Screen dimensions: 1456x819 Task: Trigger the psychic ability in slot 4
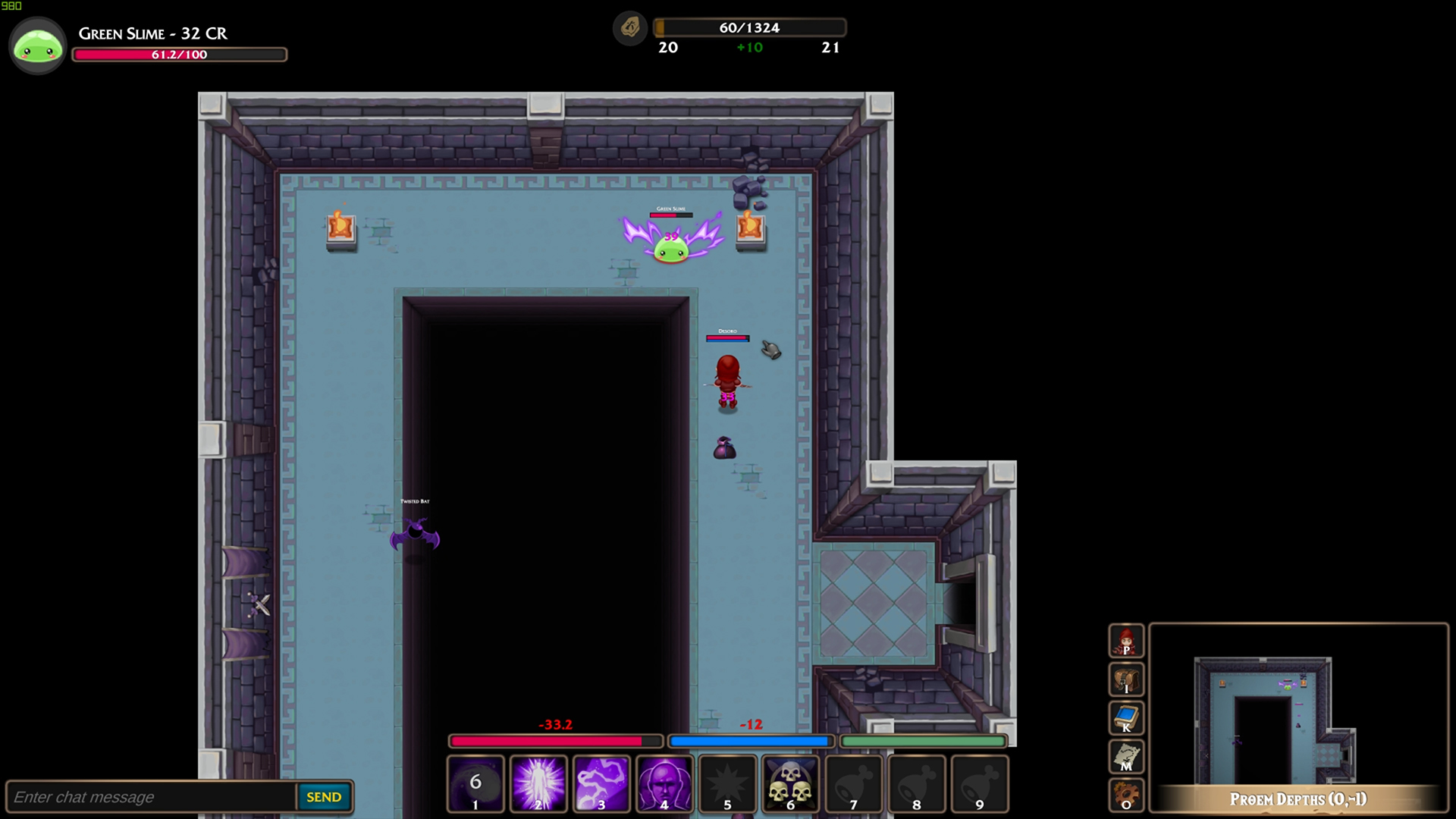(x=664, y=783)
